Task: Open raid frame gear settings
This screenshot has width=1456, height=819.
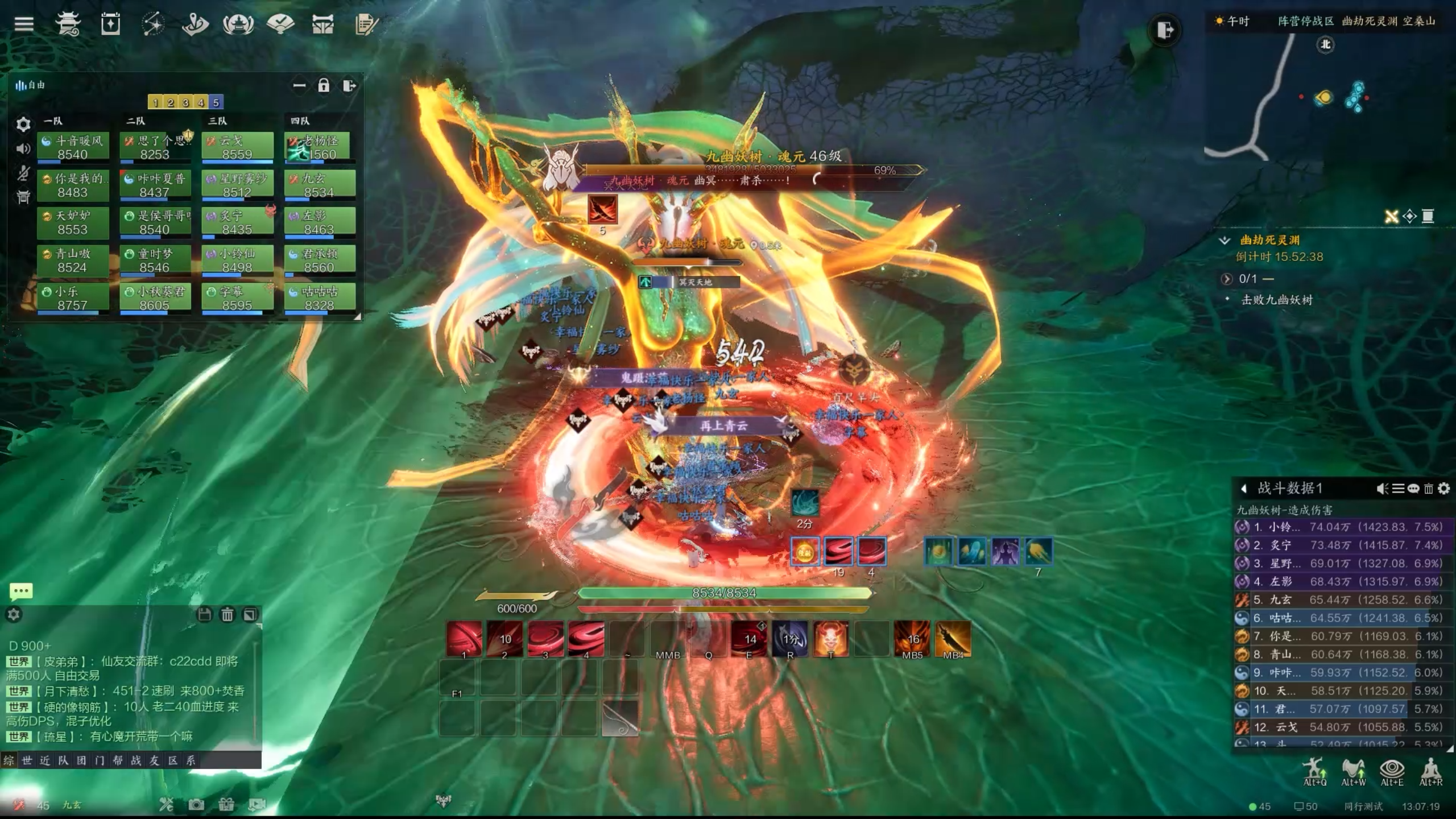Action: 23,124
